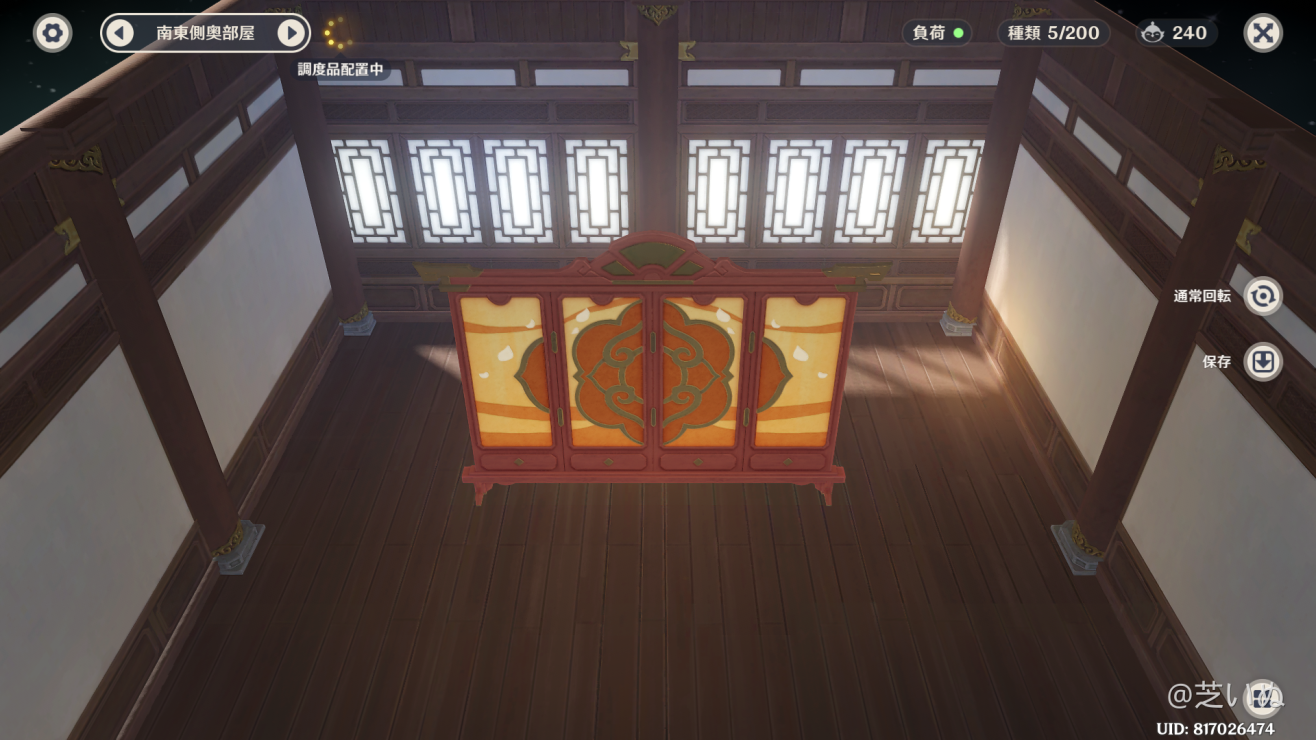Save the layout with the 保存 button
Viewport: 1316px width, 740px height.
pyautogui.click(x=1261, y=363)
